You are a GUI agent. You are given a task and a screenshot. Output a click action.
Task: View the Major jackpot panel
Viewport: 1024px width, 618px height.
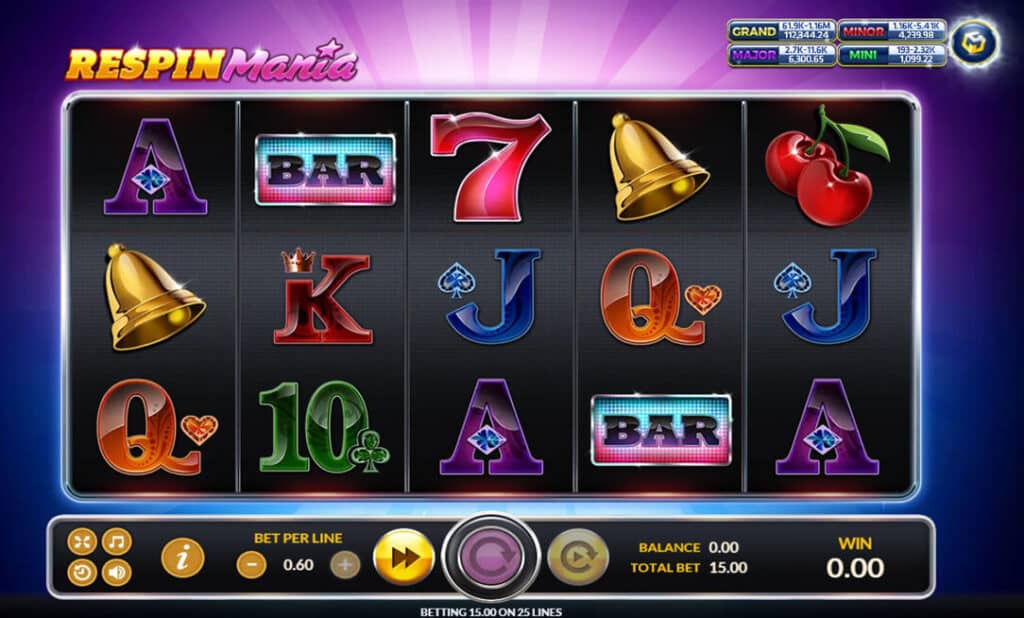tap(780, 55)
